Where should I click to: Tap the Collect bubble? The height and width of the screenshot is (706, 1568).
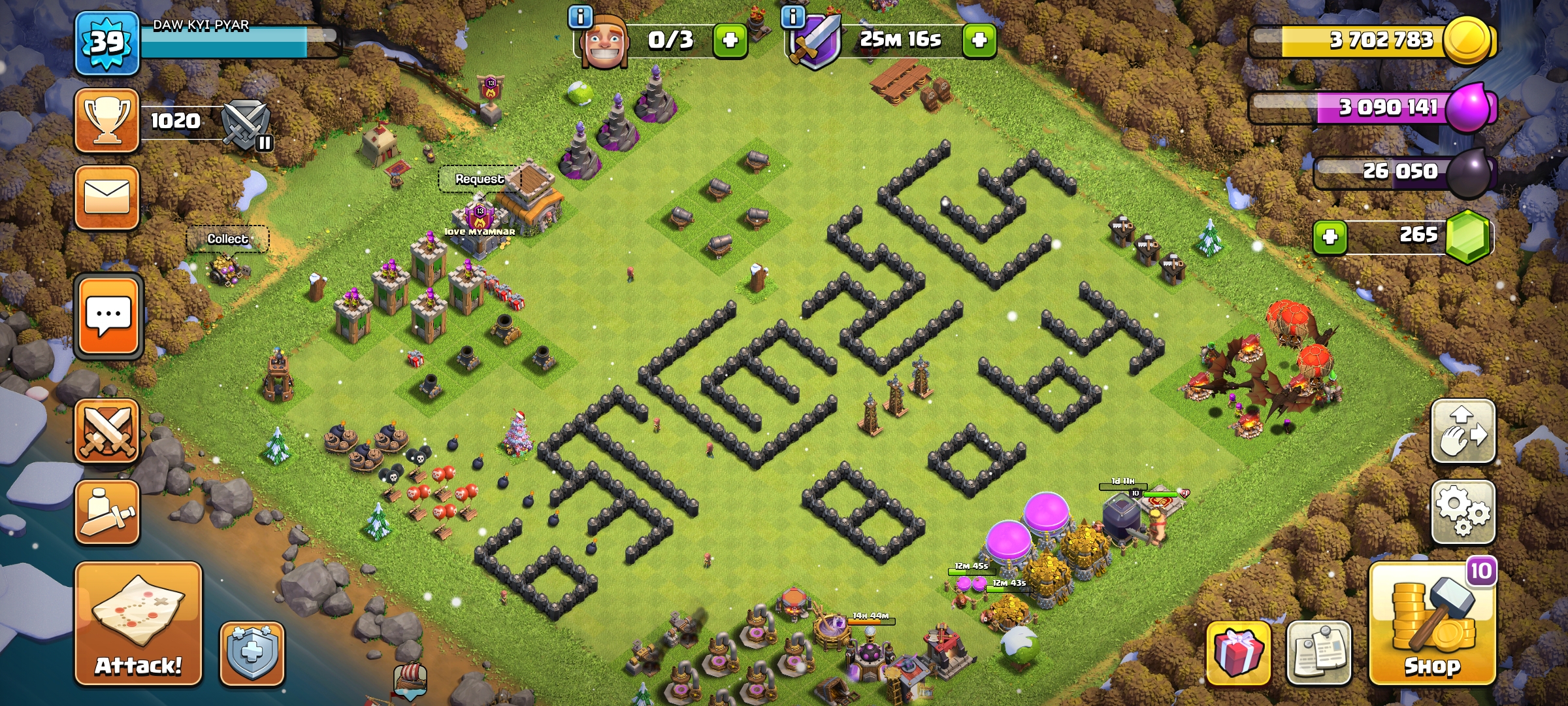click(227, 239)
